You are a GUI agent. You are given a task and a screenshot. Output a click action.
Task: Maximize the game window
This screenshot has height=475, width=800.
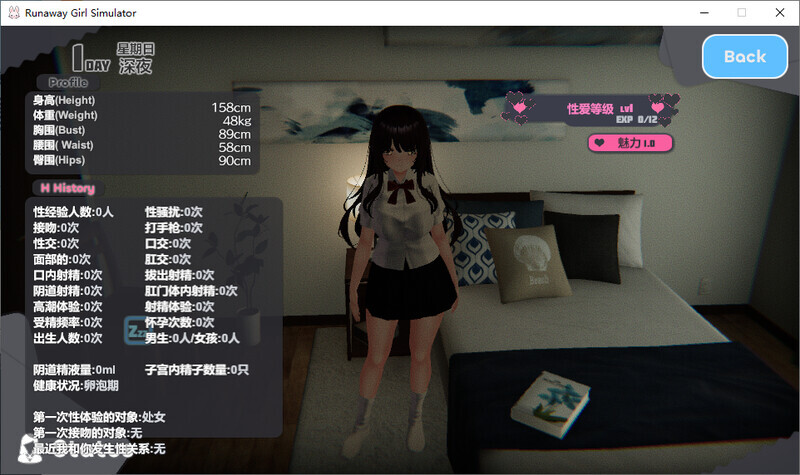point(741,13)
